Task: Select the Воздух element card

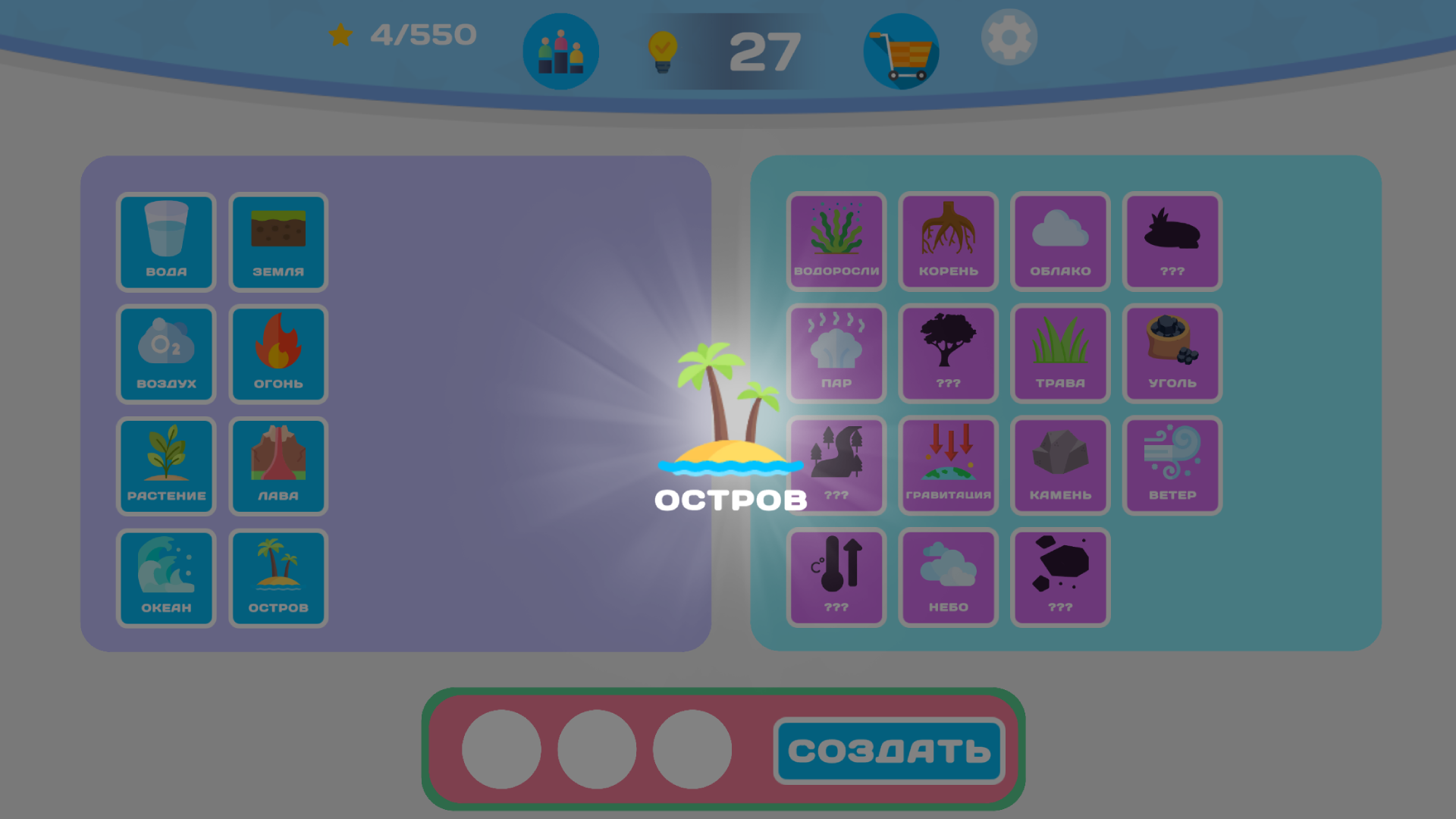Action: tap(166, 353)
